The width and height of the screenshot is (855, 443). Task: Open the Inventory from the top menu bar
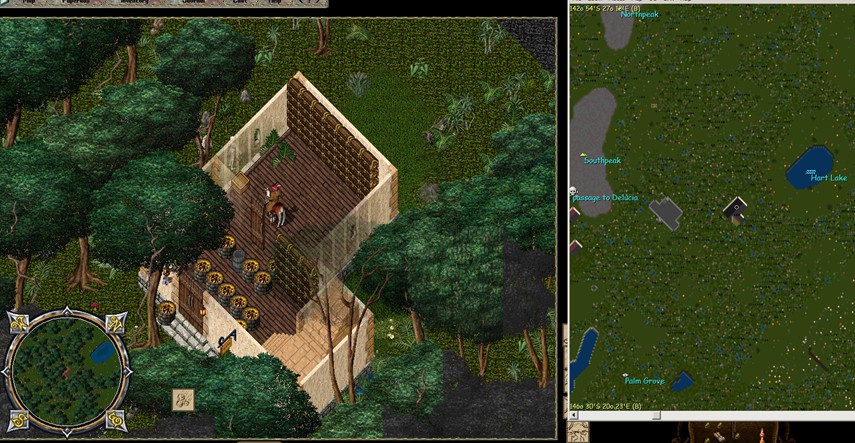click(x=134, y=3)
